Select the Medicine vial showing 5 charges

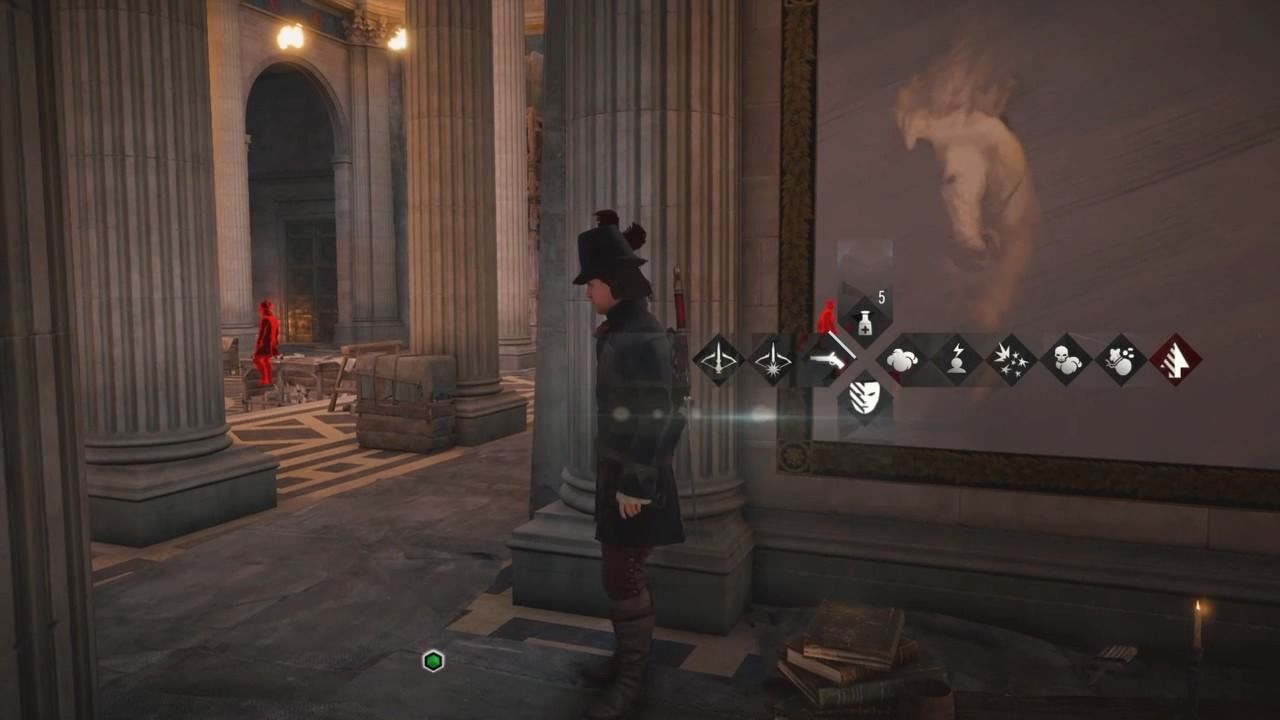pos(865,322)
